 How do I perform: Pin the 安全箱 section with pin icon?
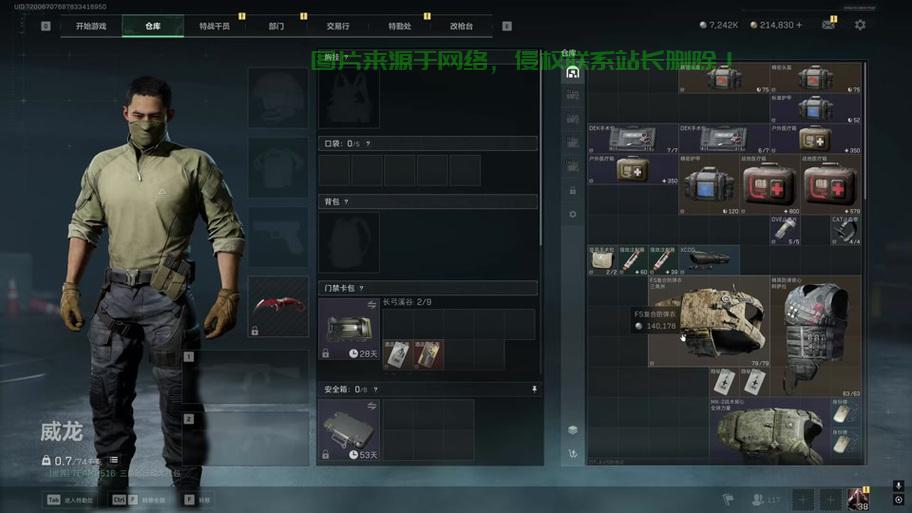[534, 389]
